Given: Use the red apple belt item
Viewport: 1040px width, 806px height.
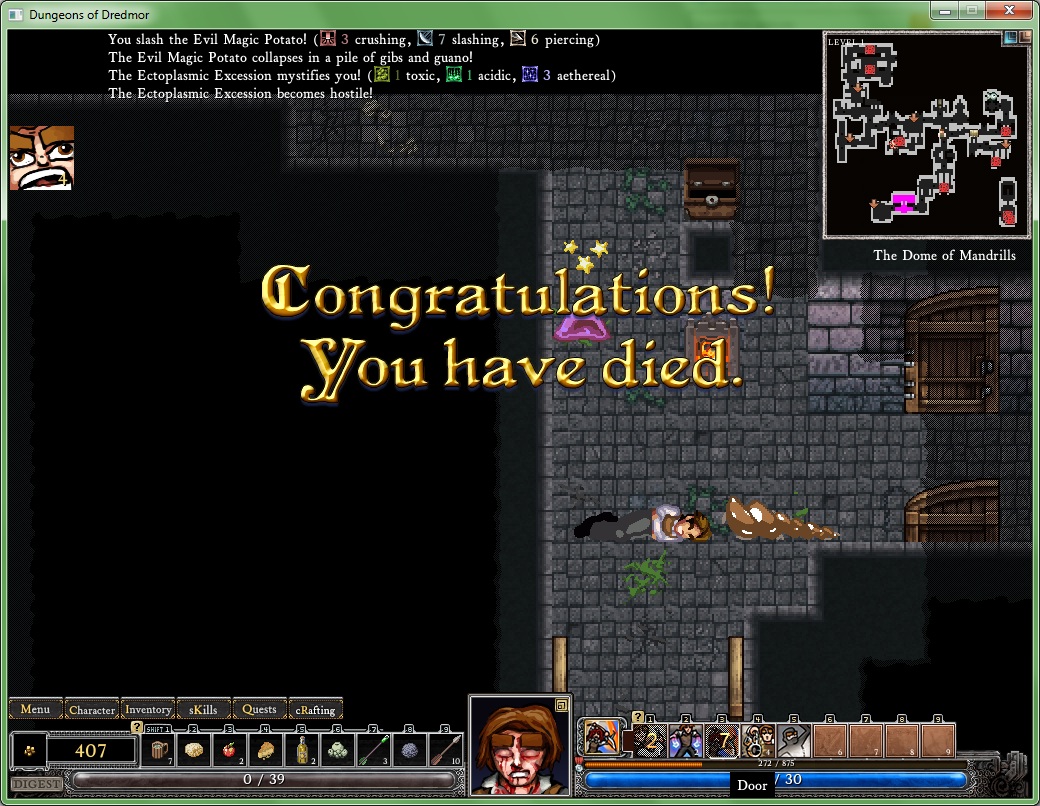Looking at the screenshot, I should pos(230,749).
